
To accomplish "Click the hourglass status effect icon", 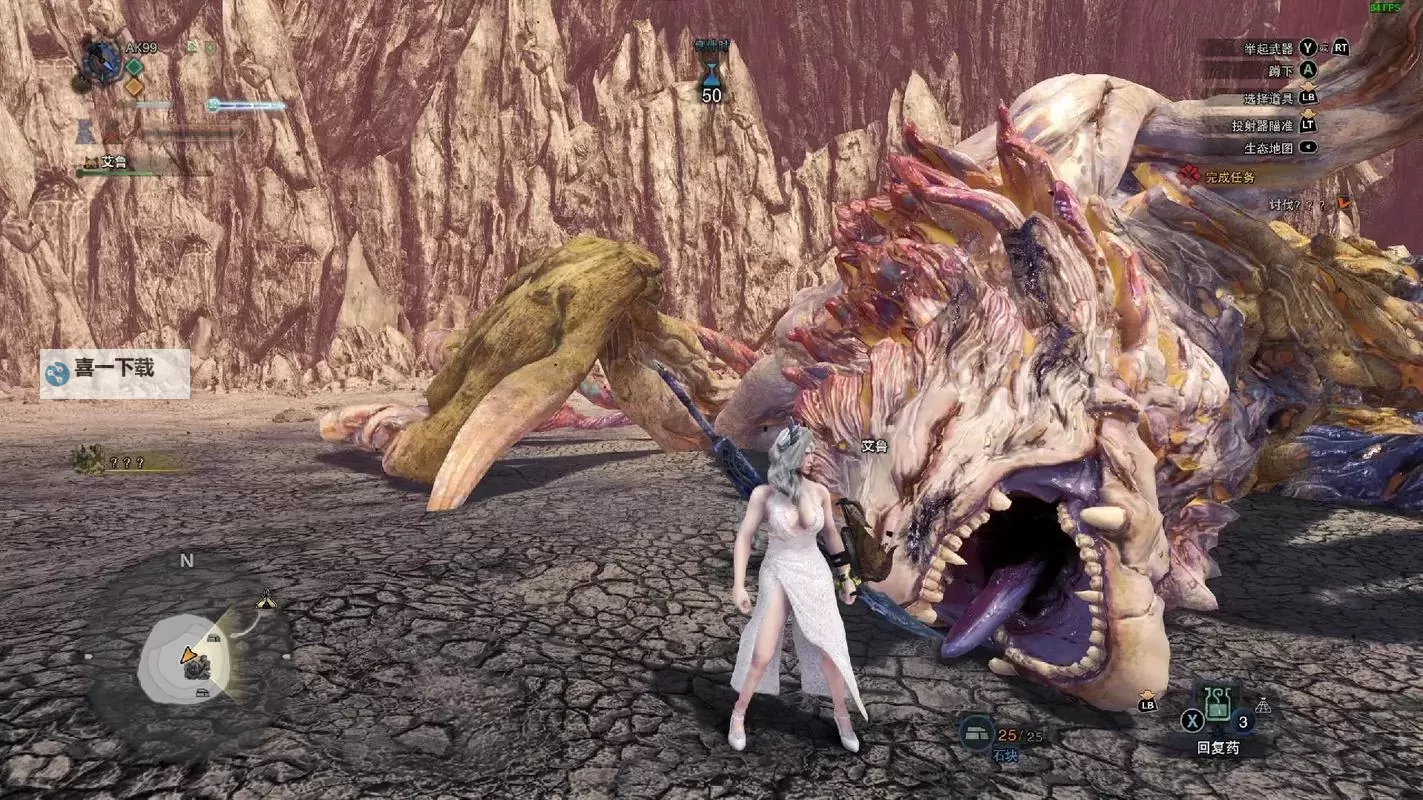I will coord(711,71).
